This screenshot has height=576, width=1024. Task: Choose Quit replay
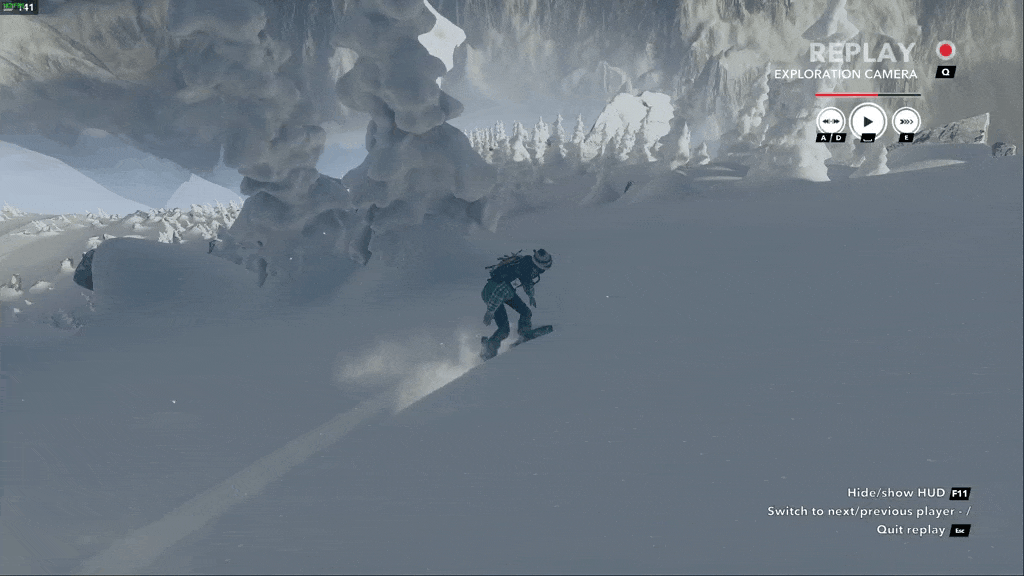click(910, 530)
